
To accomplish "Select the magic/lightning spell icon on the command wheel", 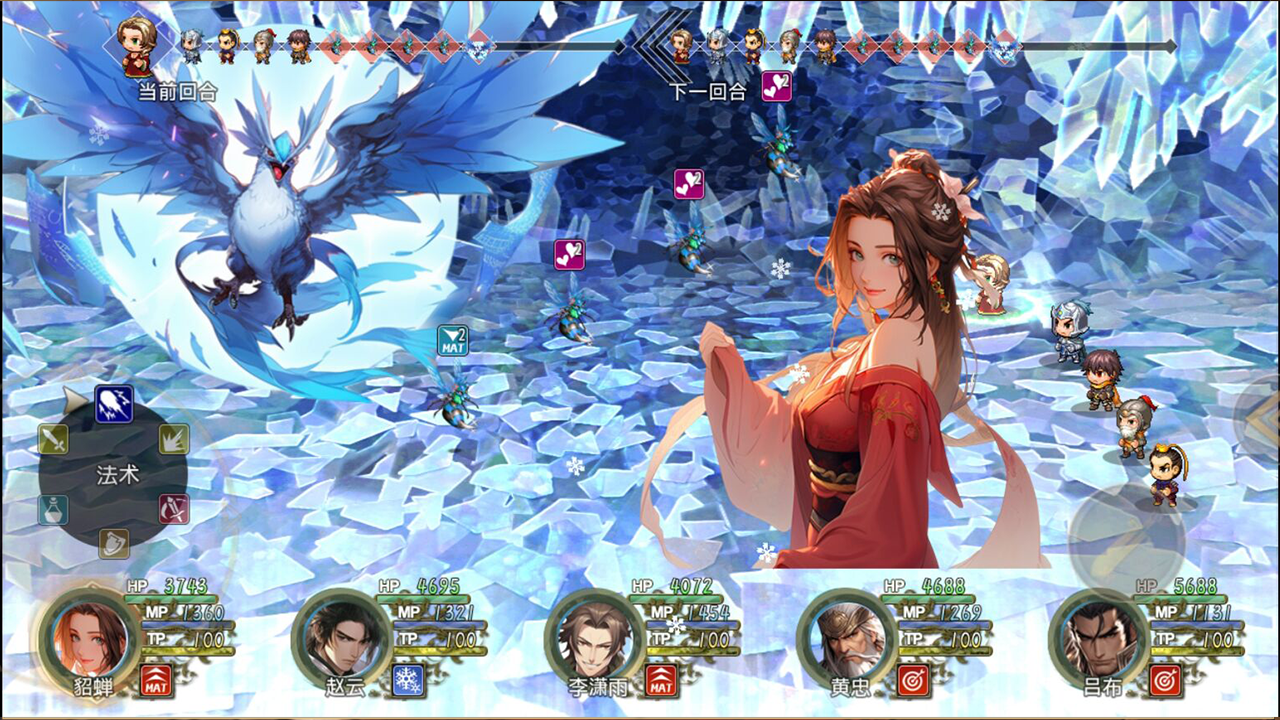I will click(113, 403).
